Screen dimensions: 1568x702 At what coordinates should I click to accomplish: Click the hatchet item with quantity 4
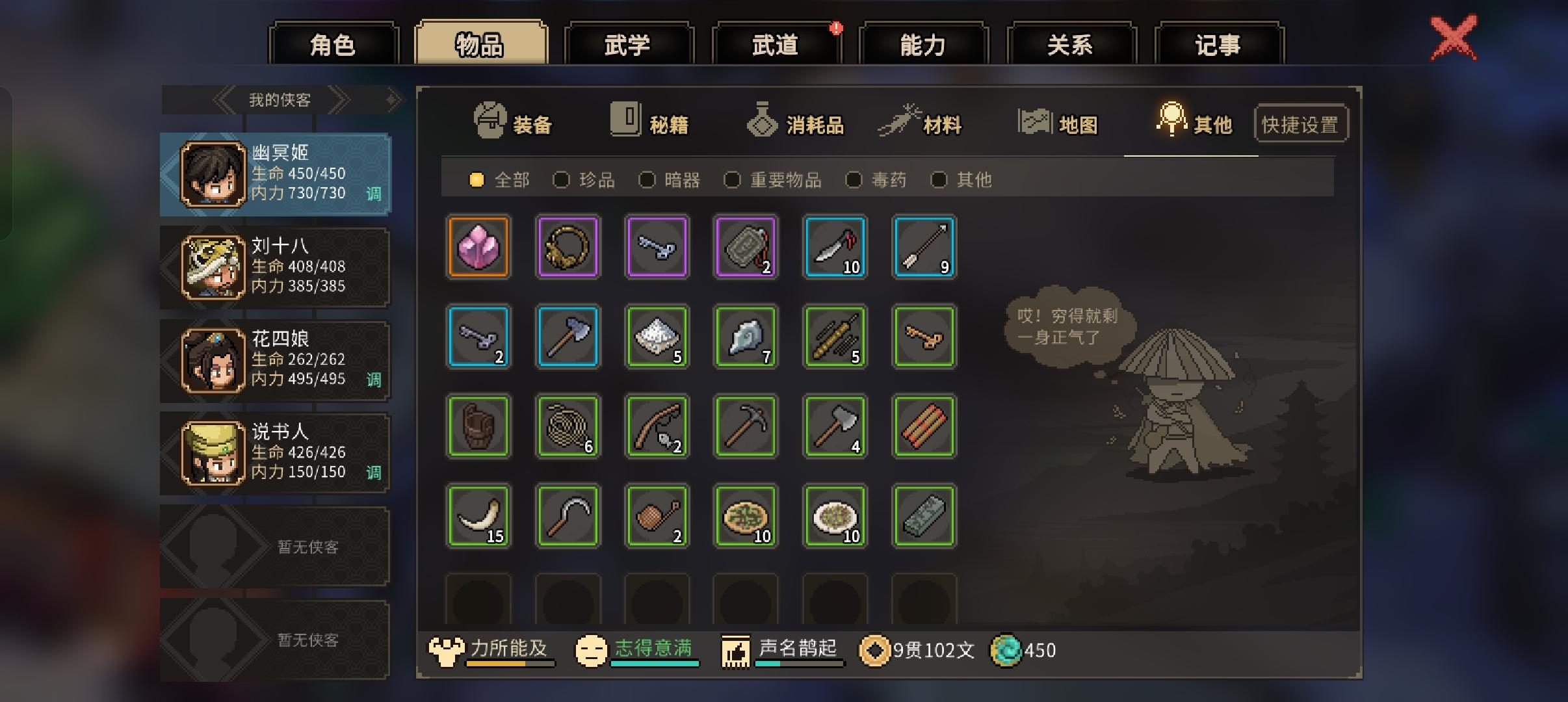pos(835,427)
